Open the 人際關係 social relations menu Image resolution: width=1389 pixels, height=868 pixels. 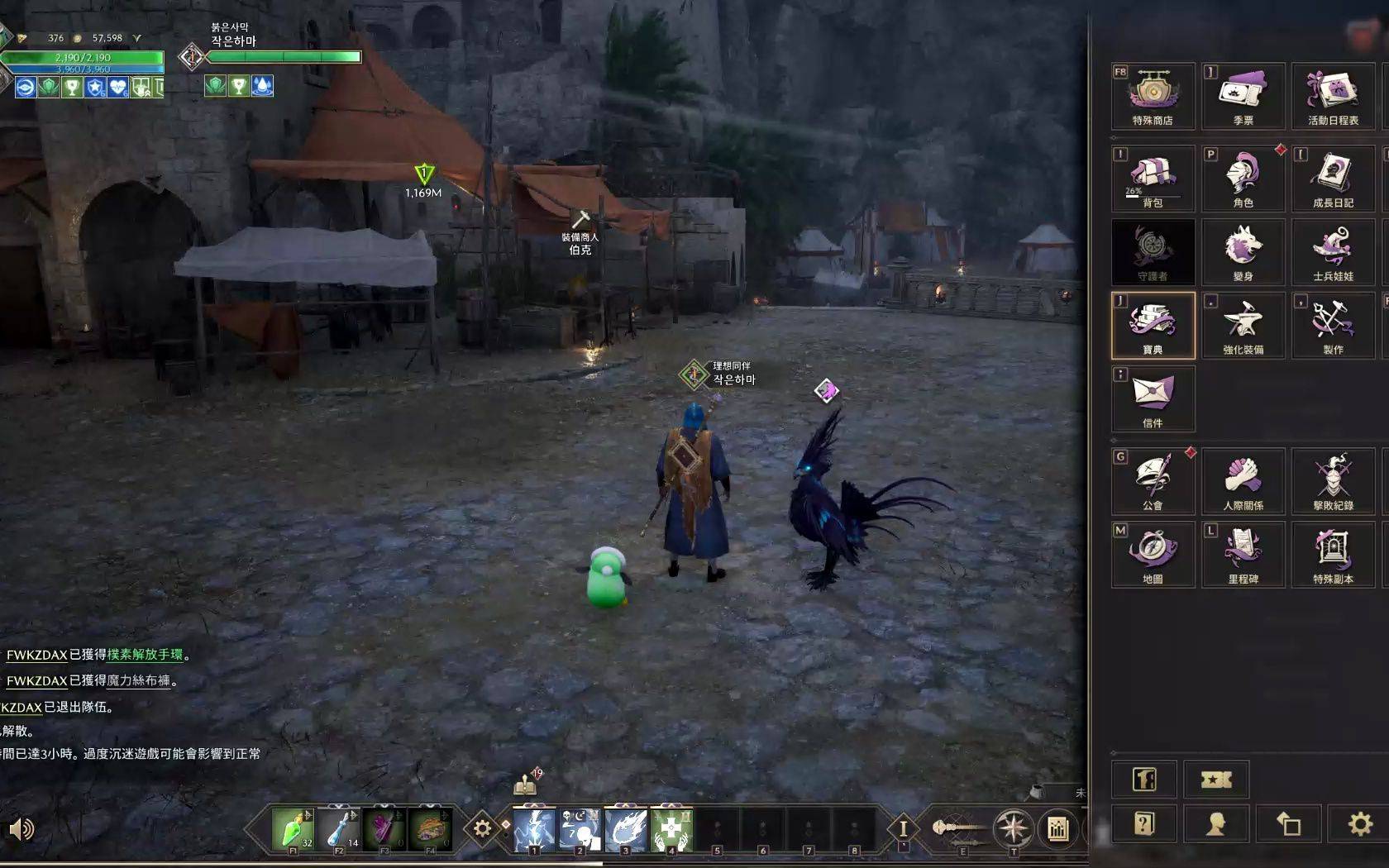[x=1243, y=479]
